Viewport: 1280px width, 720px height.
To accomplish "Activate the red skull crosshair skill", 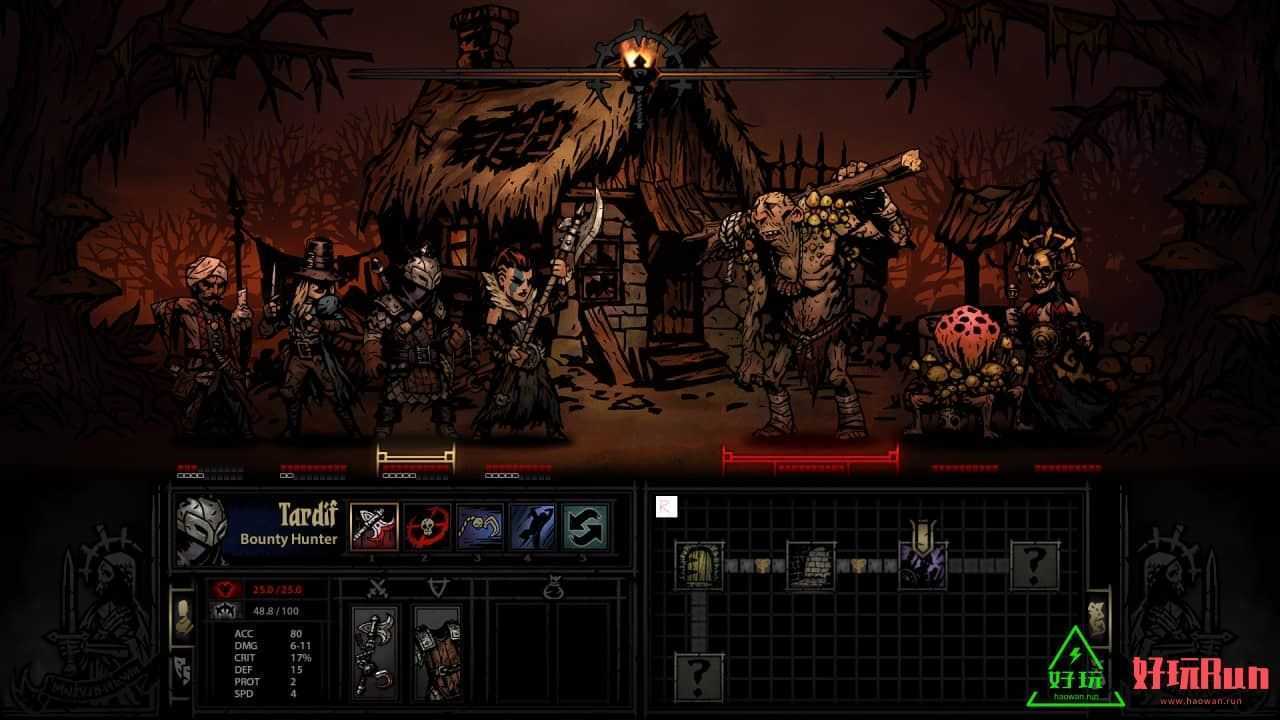I will point(427,527).
